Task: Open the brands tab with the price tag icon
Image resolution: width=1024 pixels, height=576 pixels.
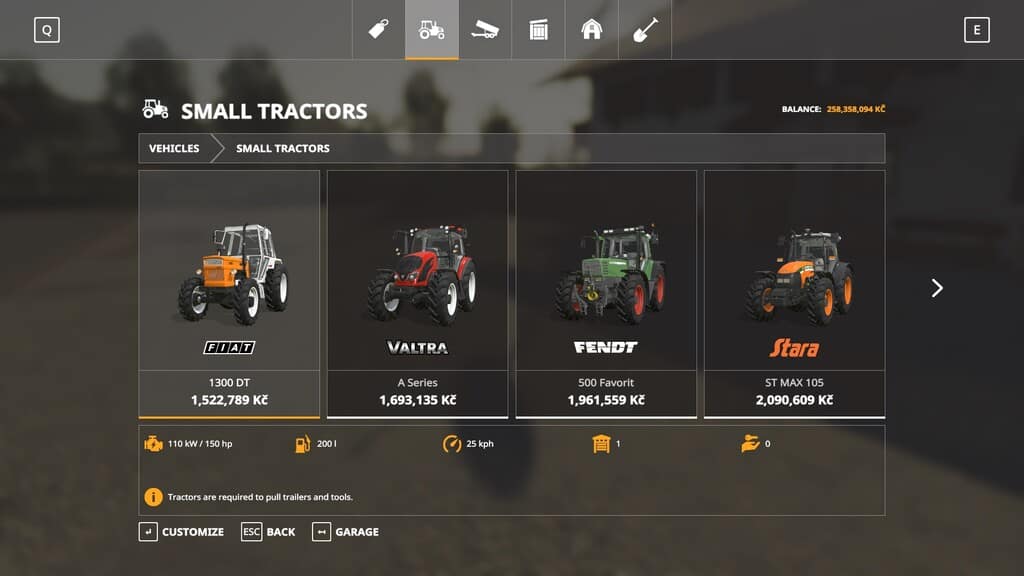Action: [x=379, y=29]
